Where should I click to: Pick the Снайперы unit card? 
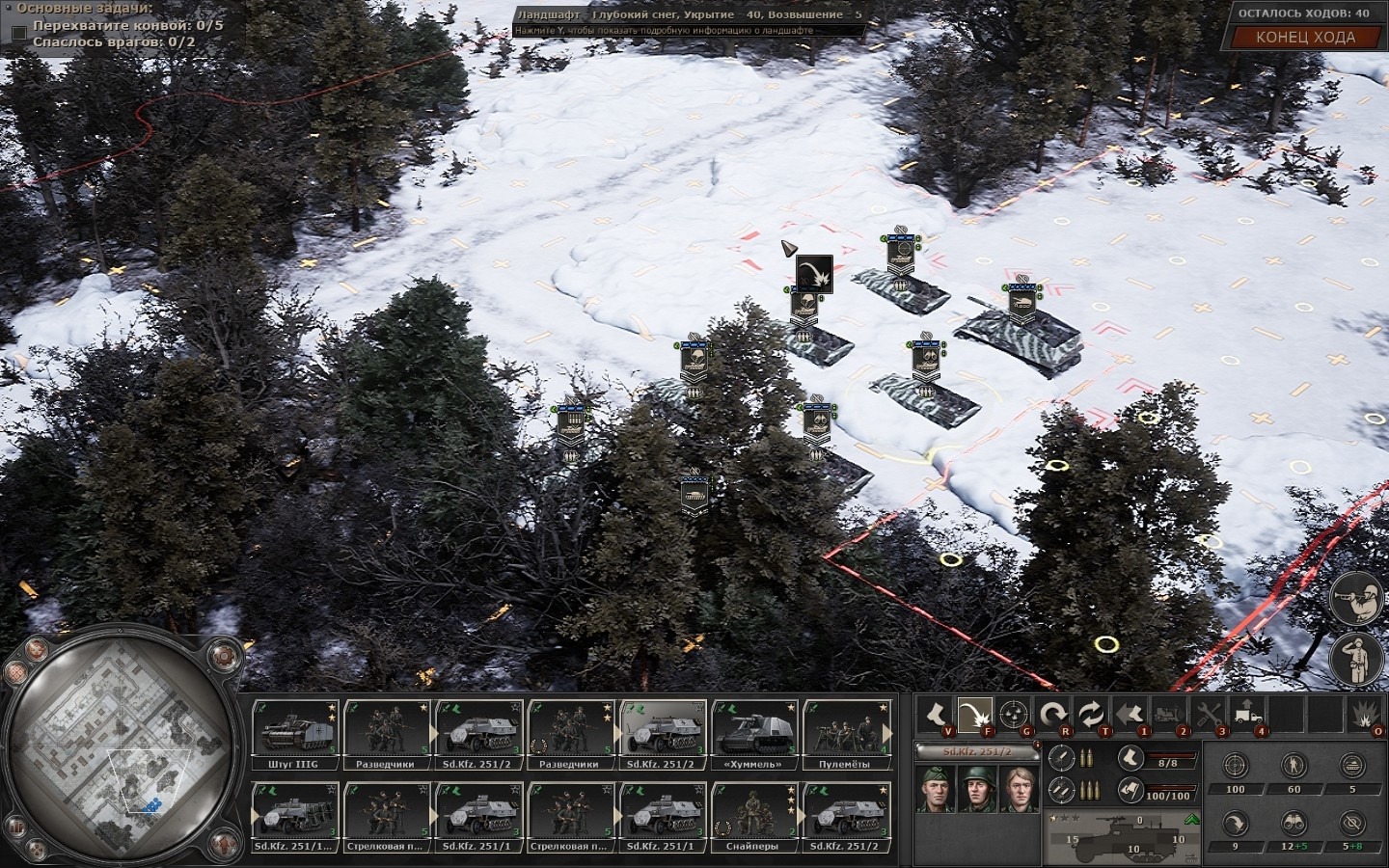click(x=754, y=817)
